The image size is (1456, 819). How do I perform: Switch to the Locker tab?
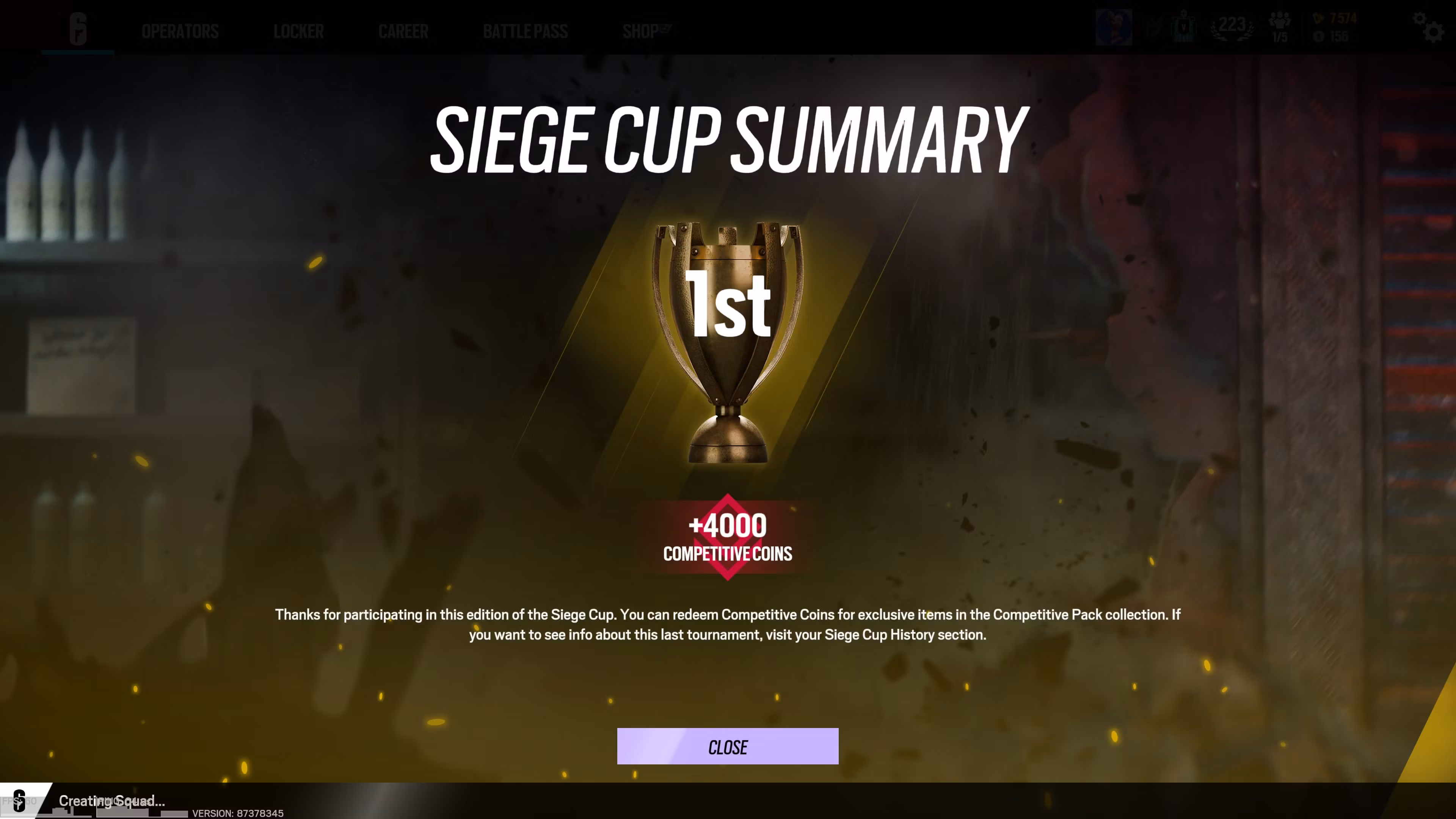tap(298, 31)
